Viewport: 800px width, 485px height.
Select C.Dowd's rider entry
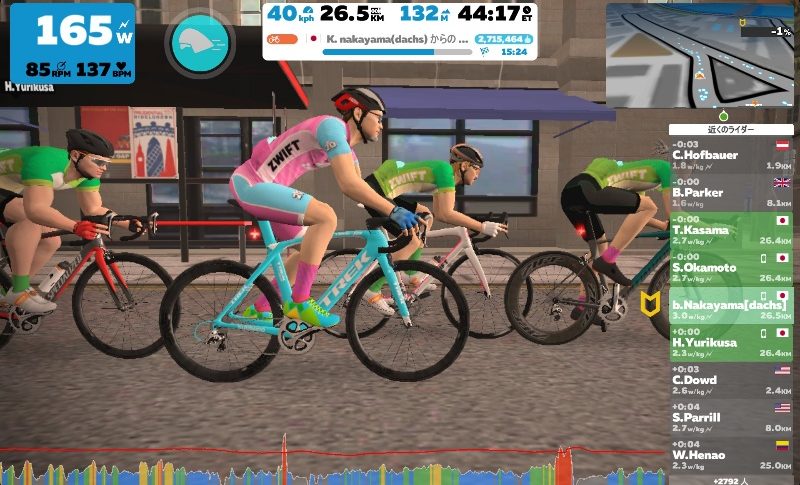coord(731,381)
